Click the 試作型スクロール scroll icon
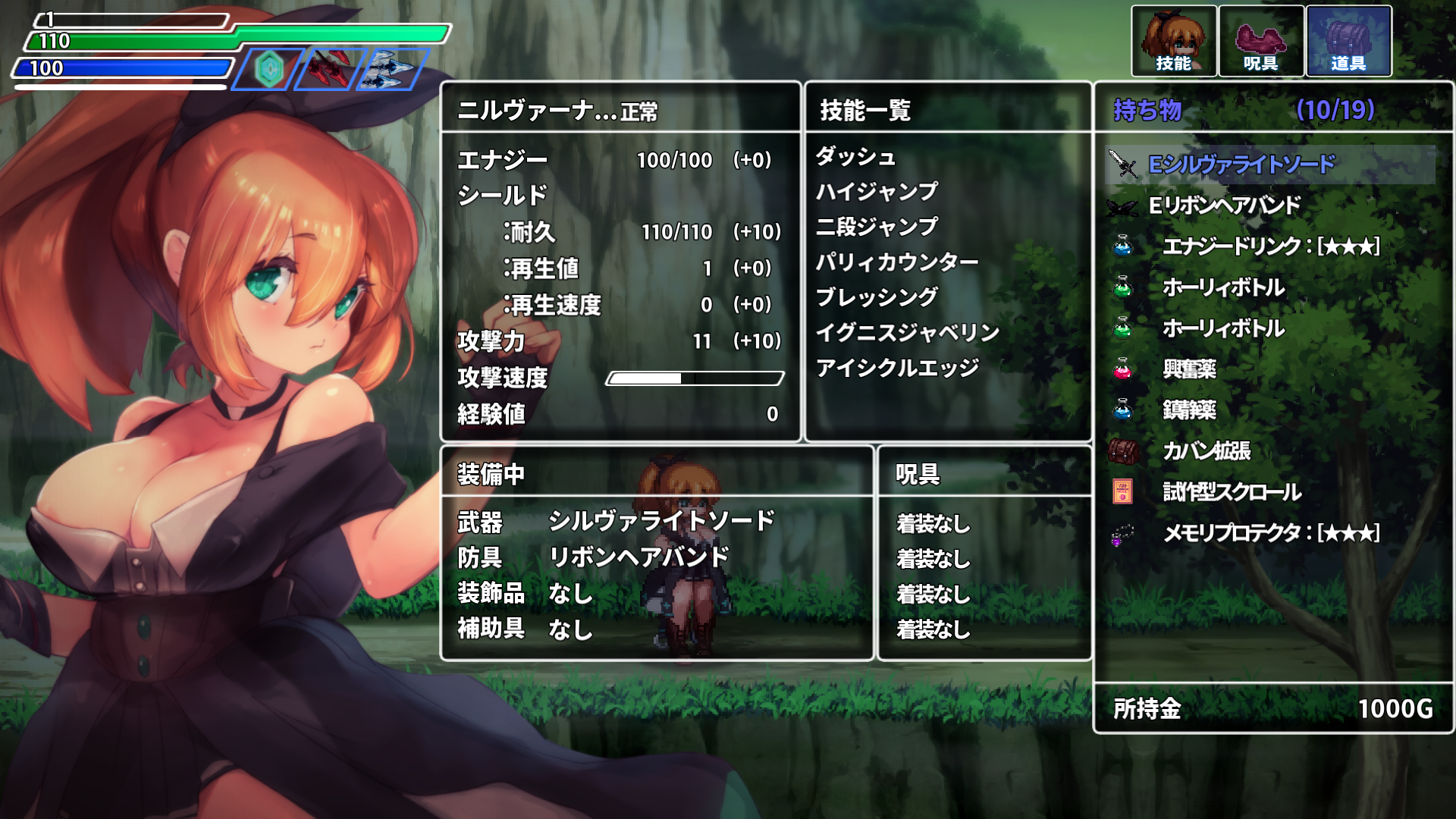Image resolution: width=1456 pixels, height=819 pixels. [x=1125, y=491]
